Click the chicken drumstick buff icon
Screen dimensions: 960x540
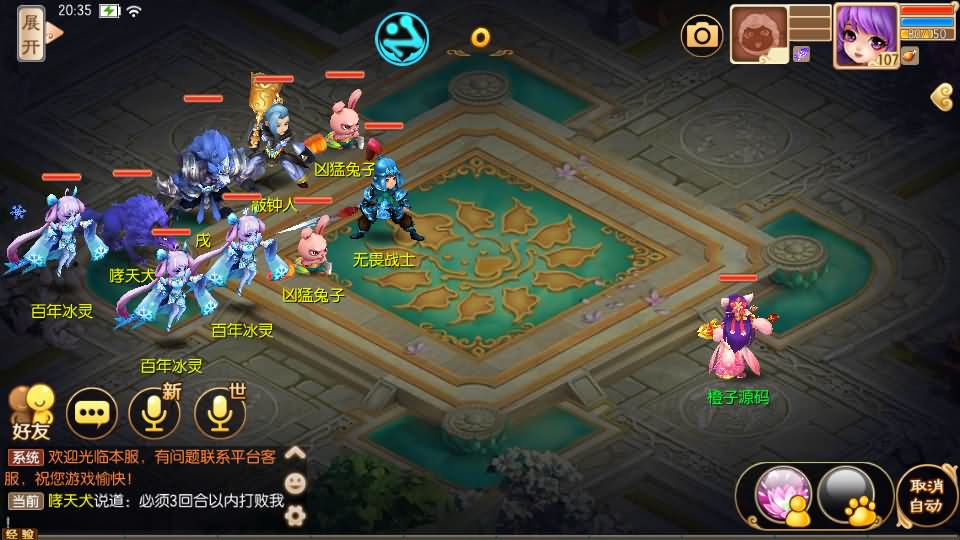pyautogui.click(x=909, y=56)
